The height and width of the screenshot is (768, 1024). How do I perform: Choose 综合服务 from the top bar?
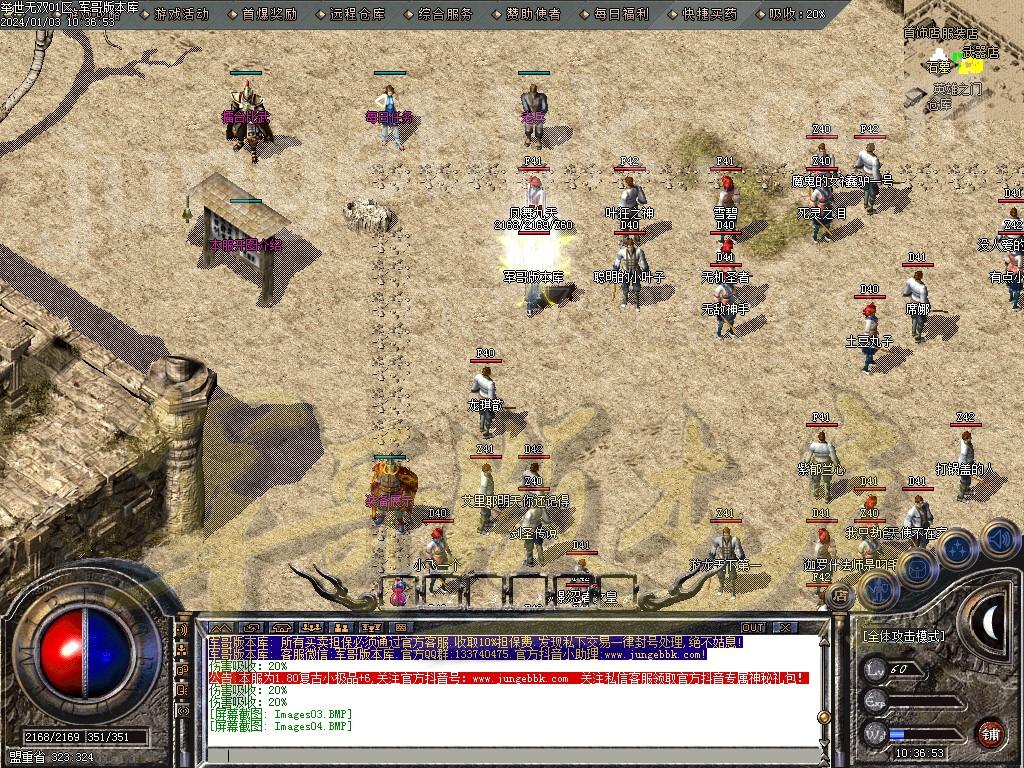pyautogui.click(x=445, y=14)
